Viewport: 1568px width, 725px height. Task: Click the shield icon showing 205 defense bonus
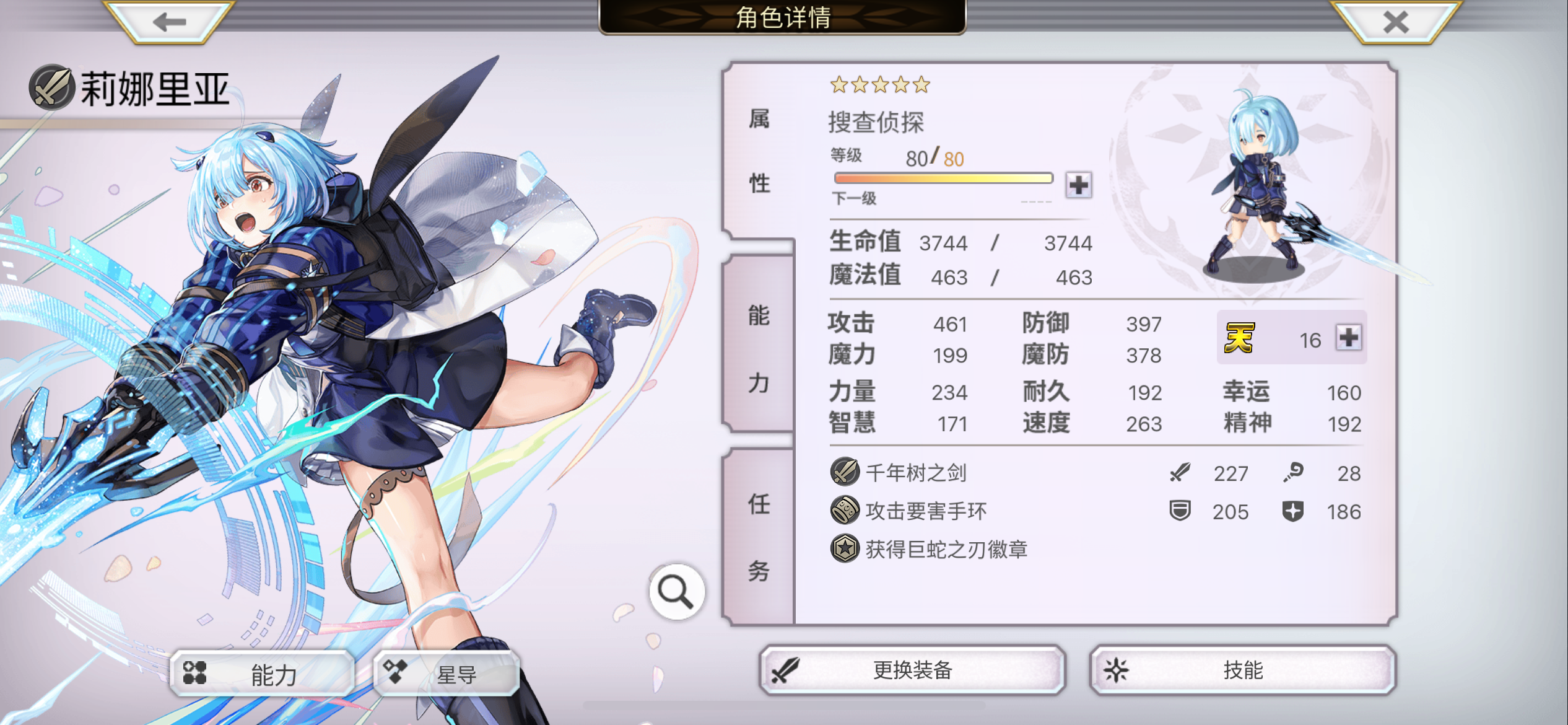[x=1180, y=511]
